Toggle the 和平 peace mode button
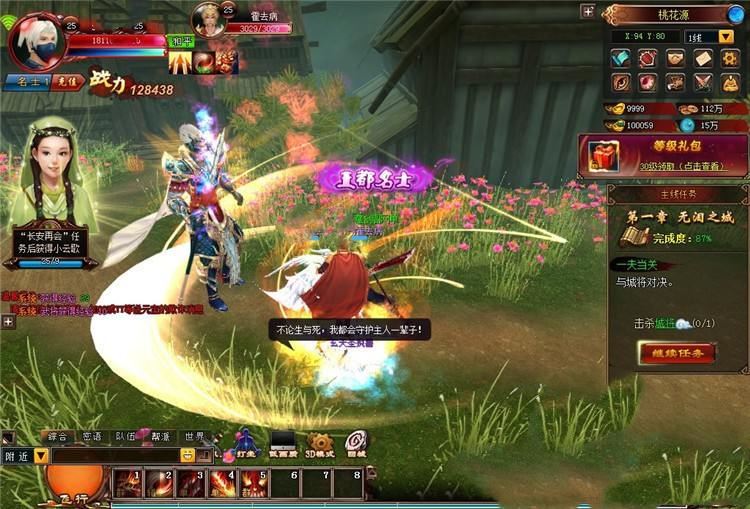Screen dimensions: 750x509 180,42
